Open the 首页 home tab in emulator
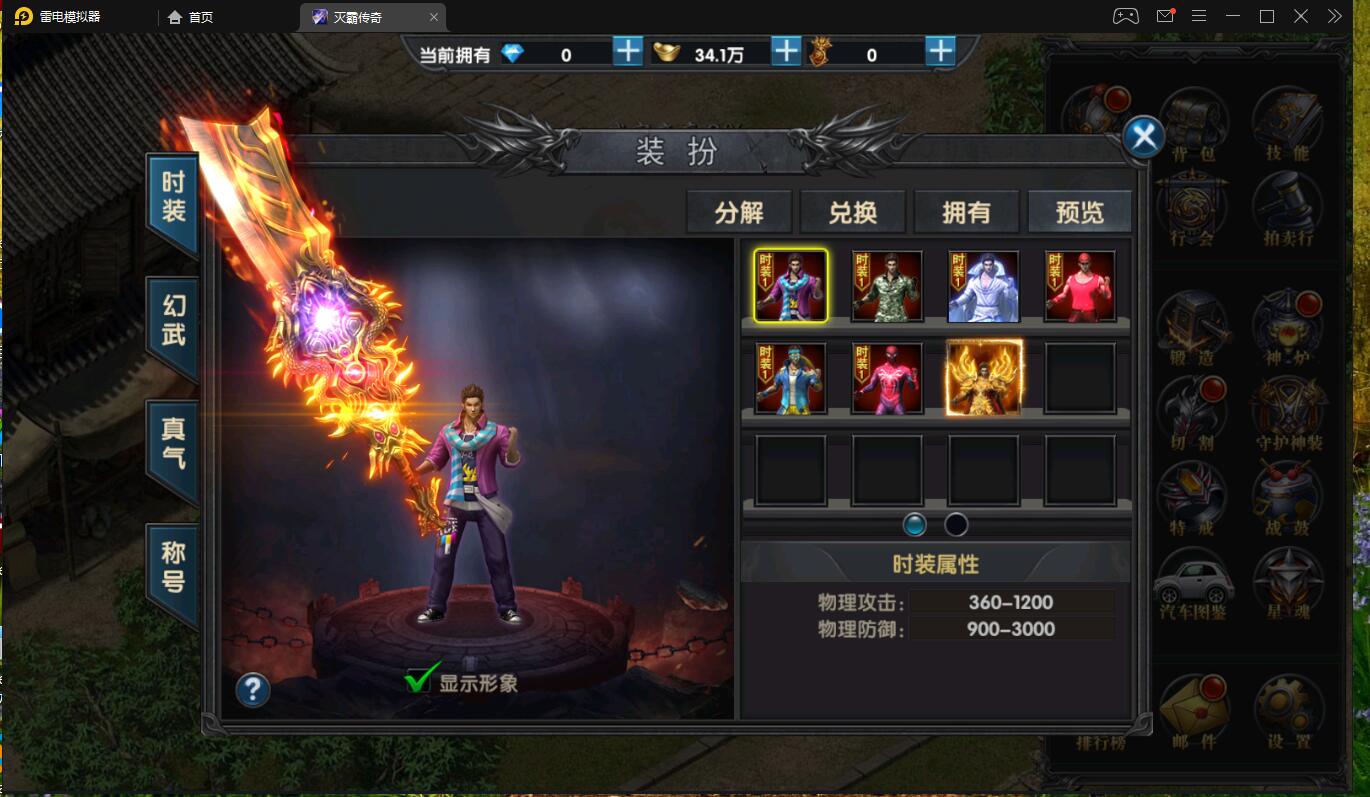The height and width of the screenshot is (797, 1370). click(190, 17)
